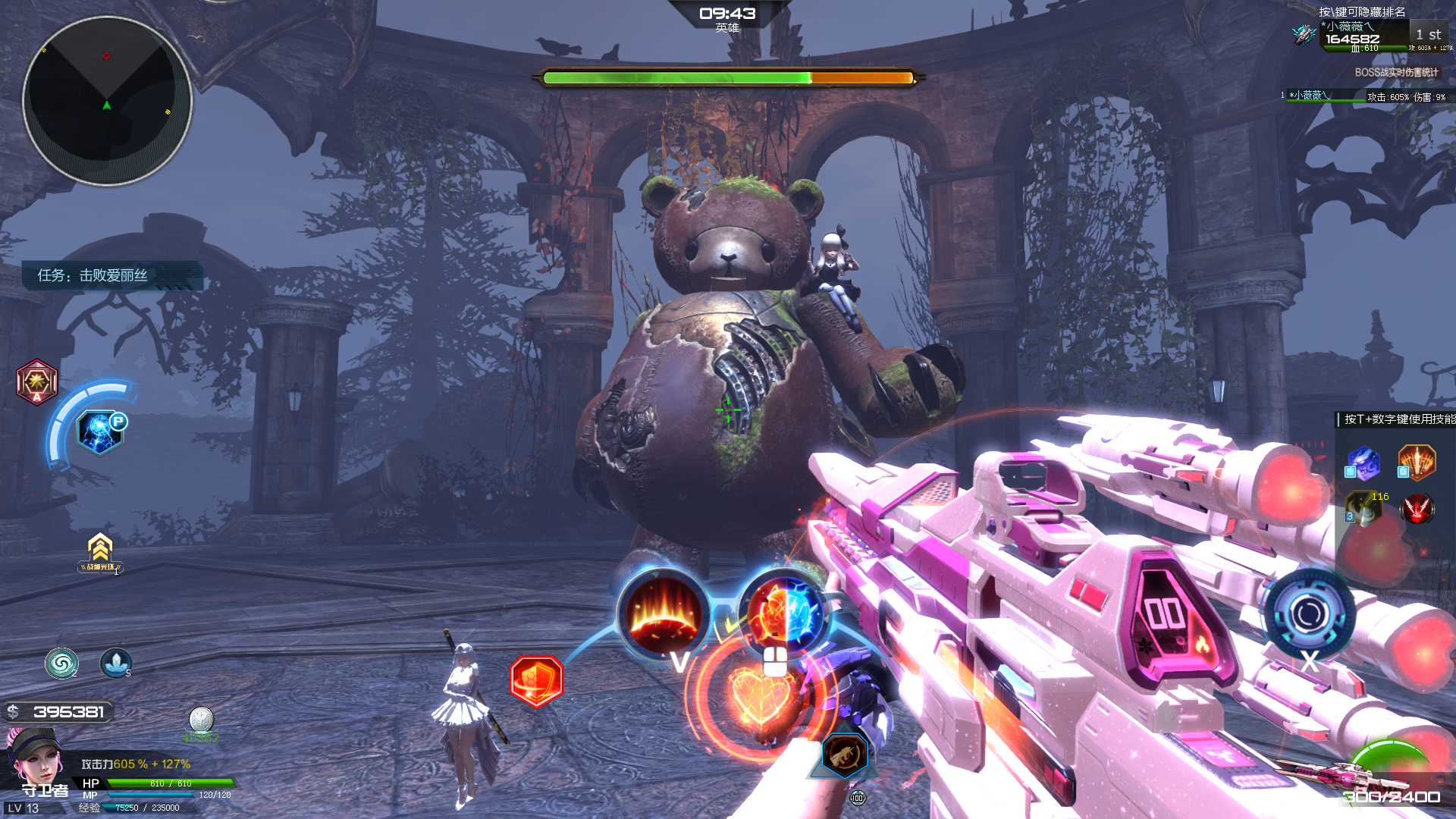This screenshot has height=819, width=1456.
Task: Activate the red winged burst skill
Action: [x=1417, y=508]
